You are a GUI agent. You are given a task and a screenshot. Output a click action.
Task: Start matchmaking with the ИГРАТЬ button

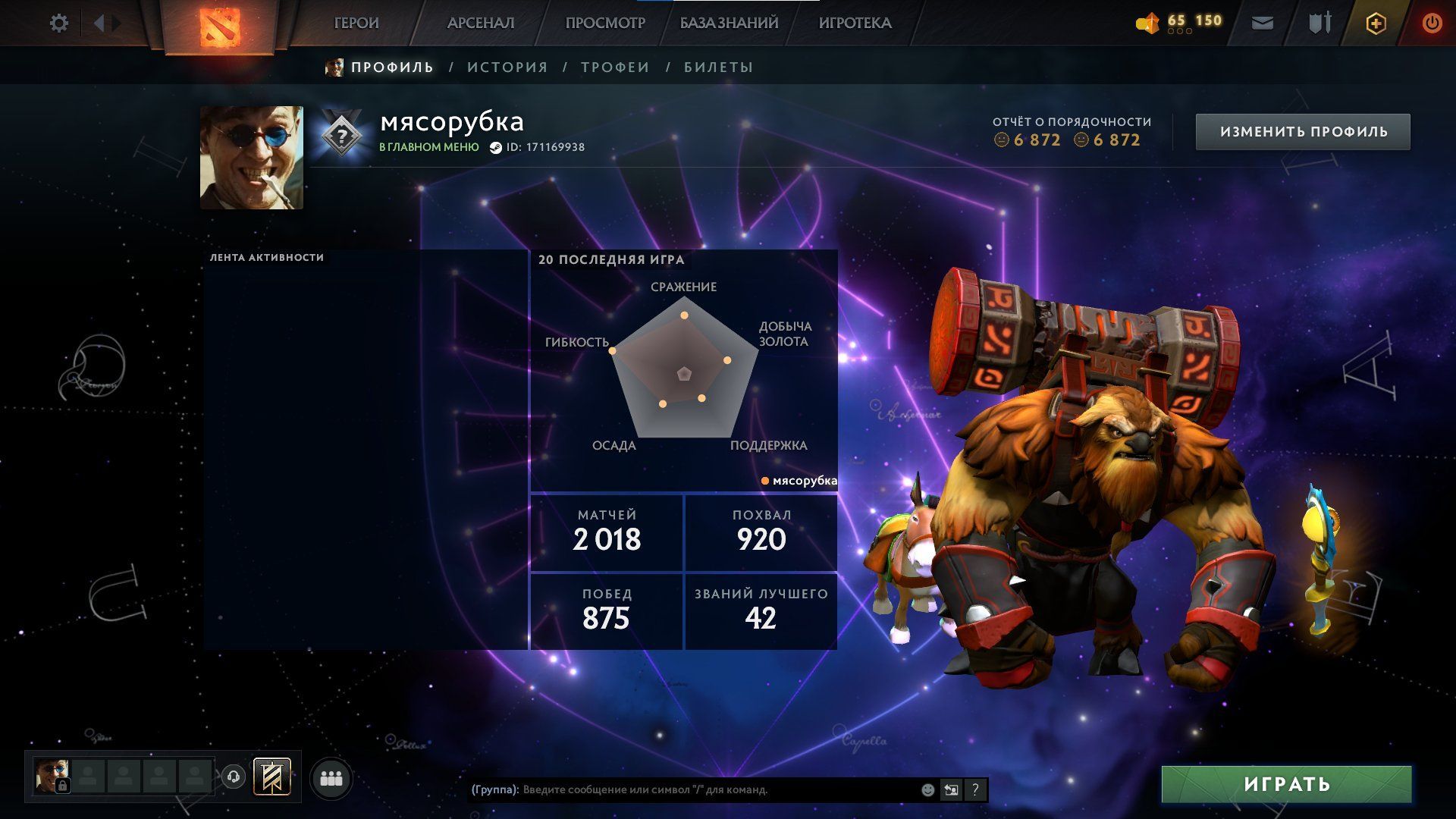click(x=1286, y=784)
